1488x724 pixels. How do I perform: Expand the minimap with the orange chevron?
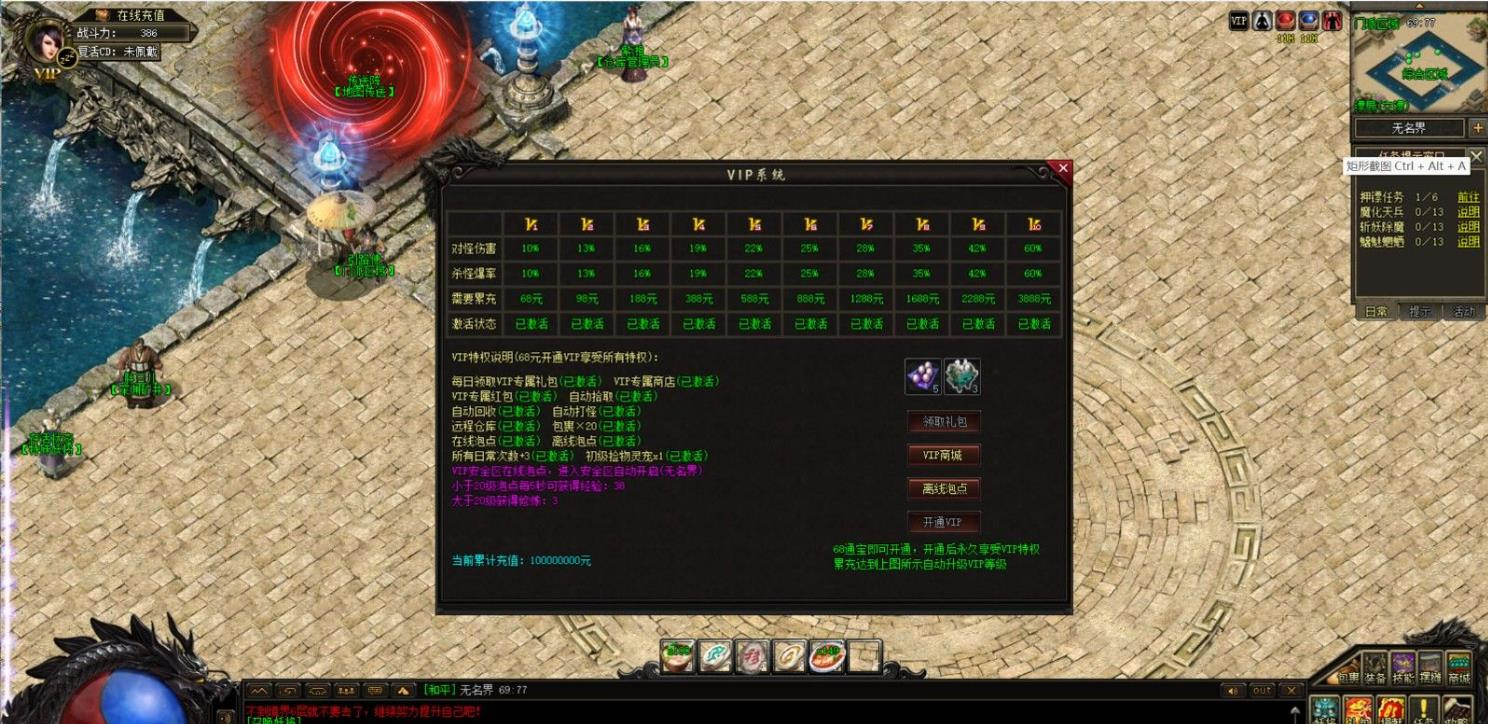coord(1420,4)
